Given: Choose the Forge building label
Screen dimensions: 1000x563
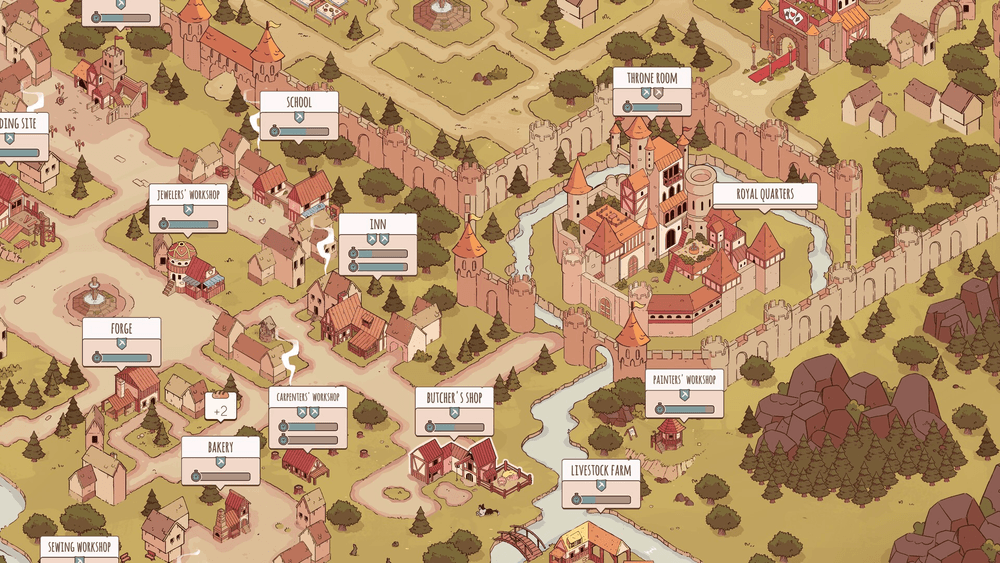Looking at the screenshot, I should point(122,329).
